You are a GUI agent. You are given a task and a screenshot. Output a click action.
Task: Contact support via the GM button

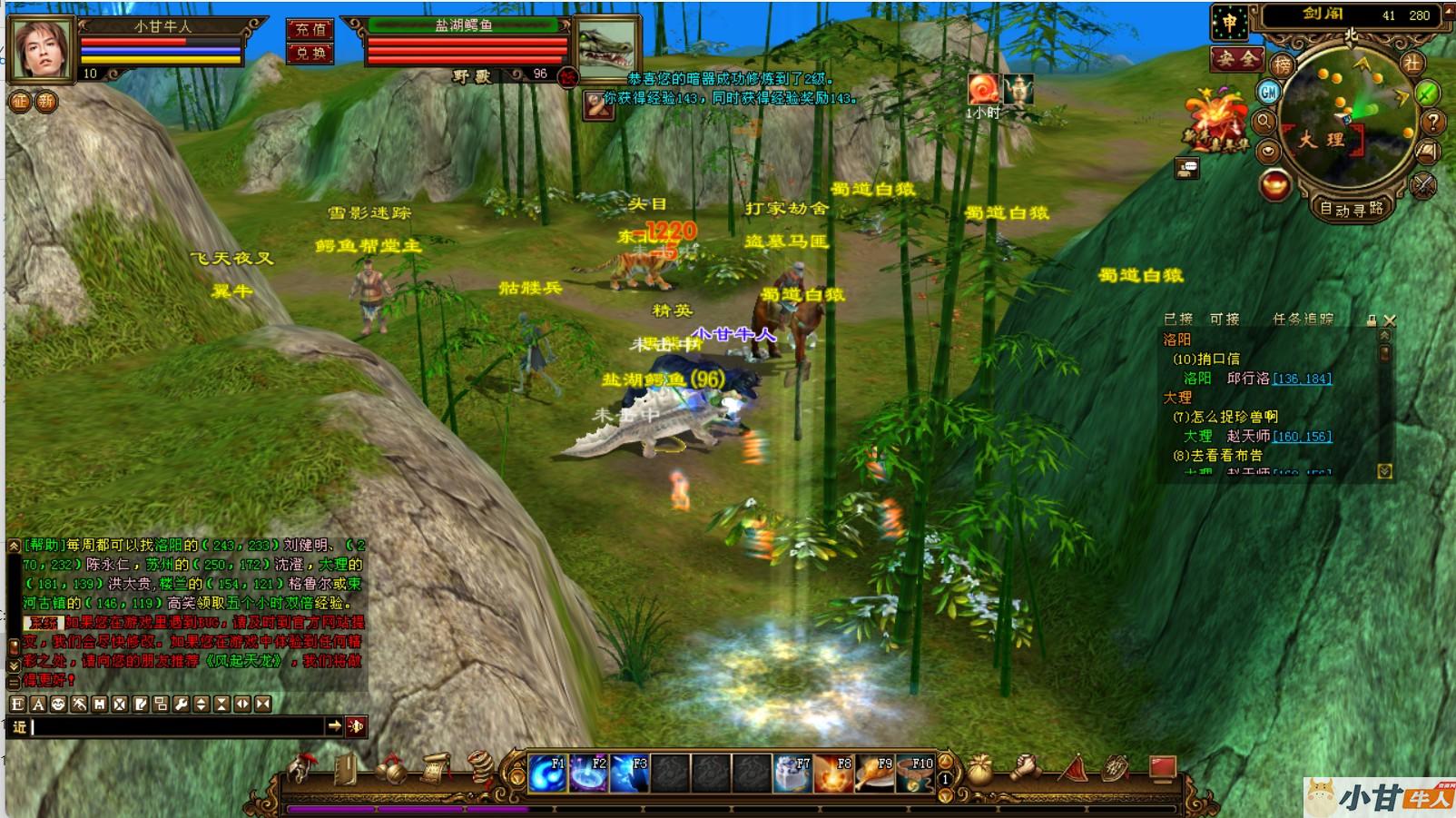click(1268, 92)
